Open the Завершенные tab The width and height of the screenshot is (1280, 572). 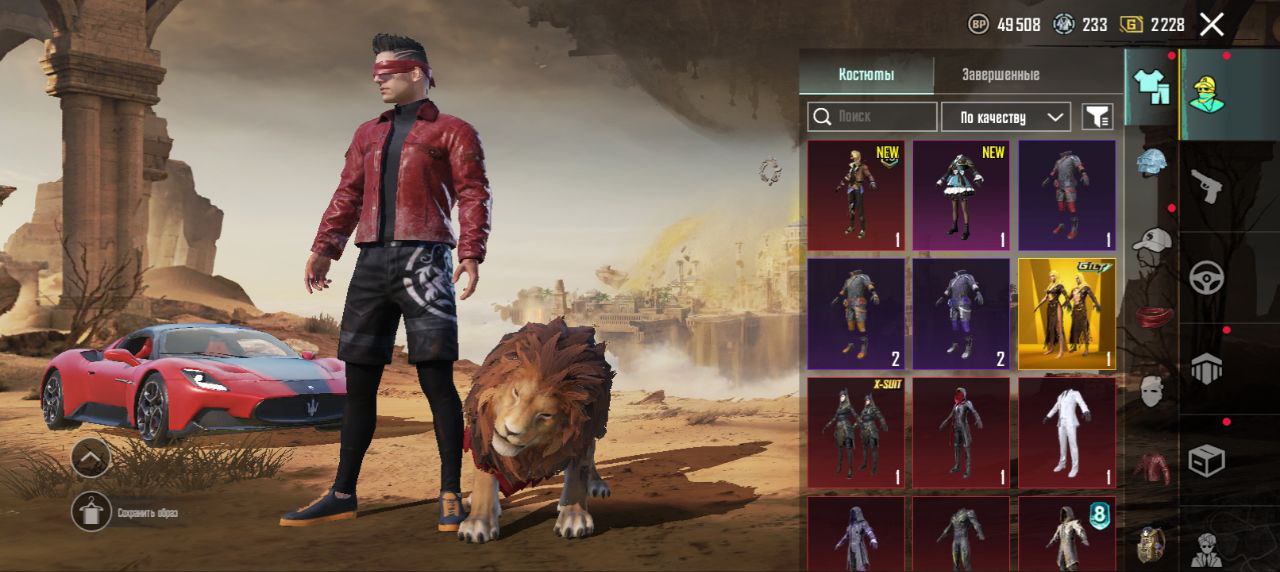1000,75
